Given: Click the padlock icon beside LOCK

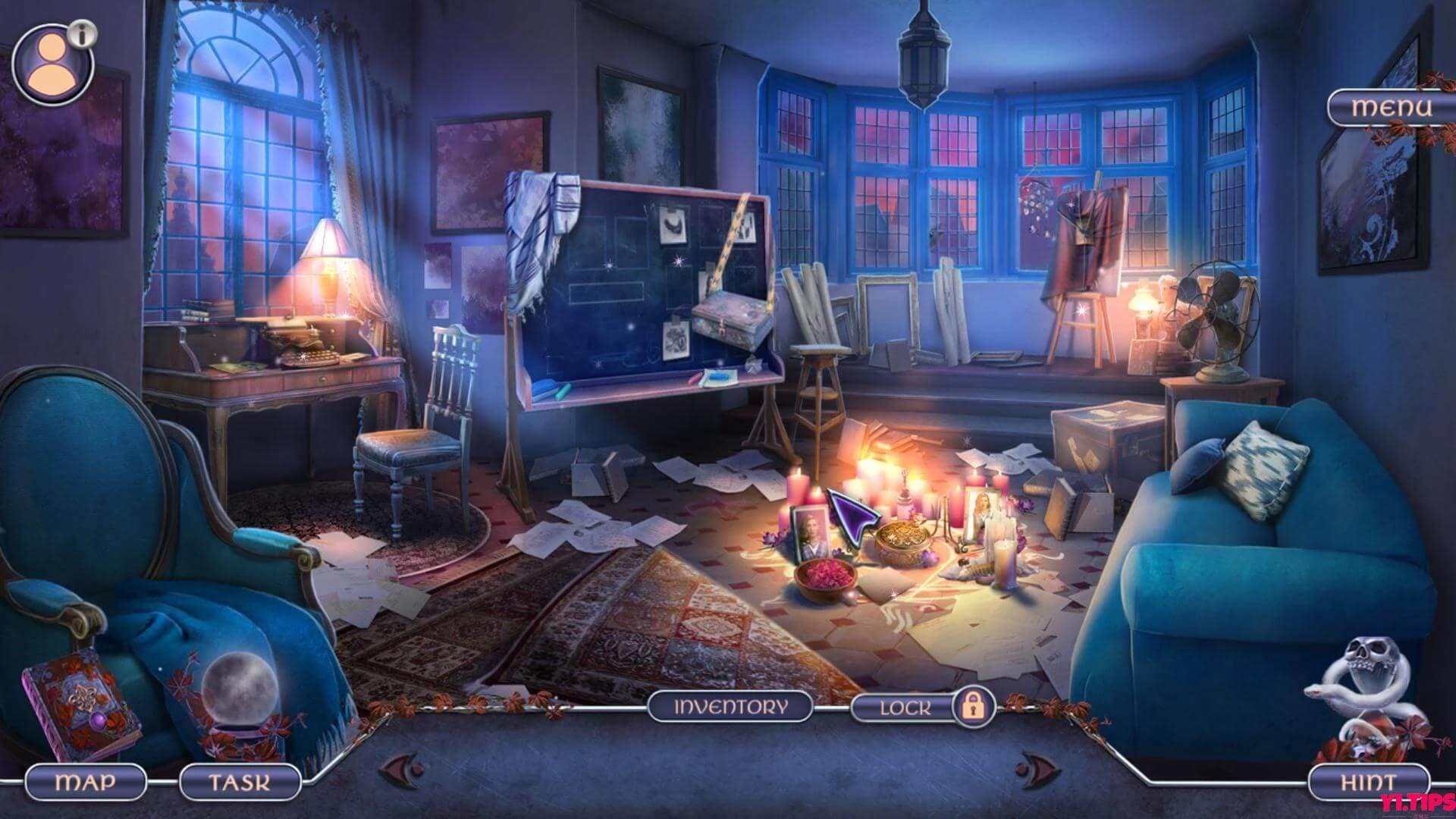Looking at the screenshot, I should 973,707.
